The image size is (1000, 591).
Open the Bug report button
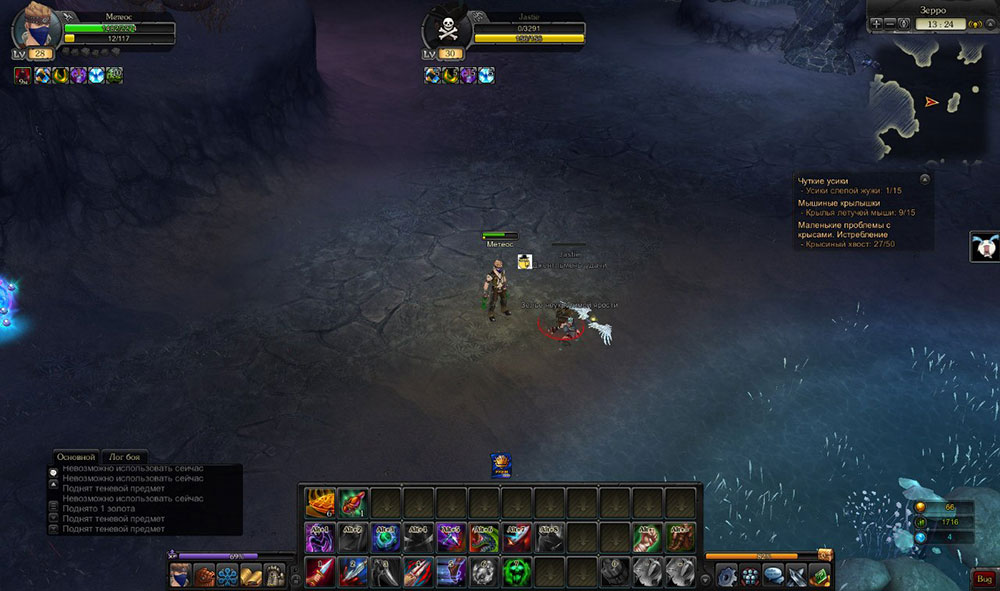(x=983, y=578)
